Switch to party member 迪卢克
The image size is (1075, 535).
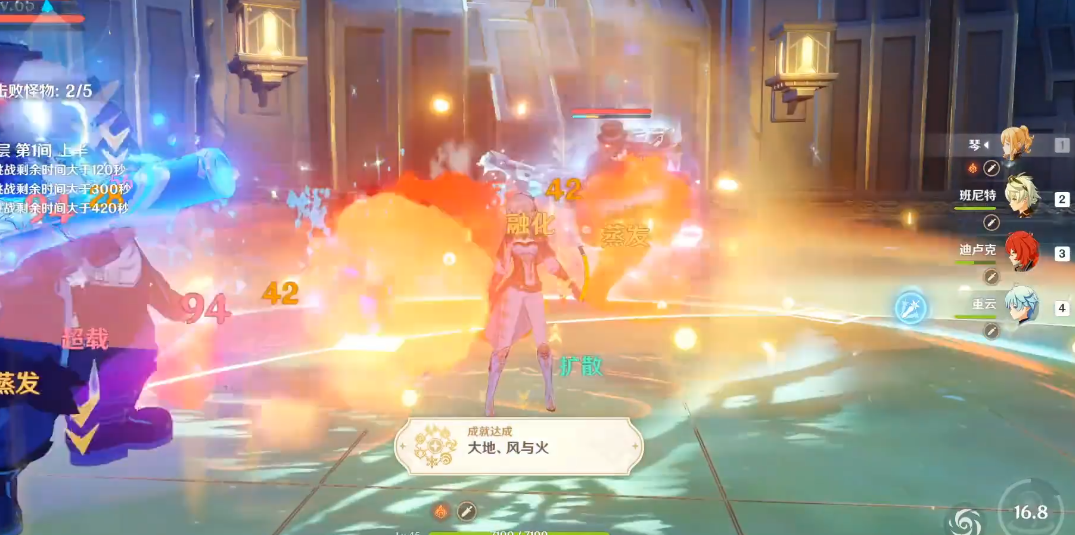[1021, 252]
